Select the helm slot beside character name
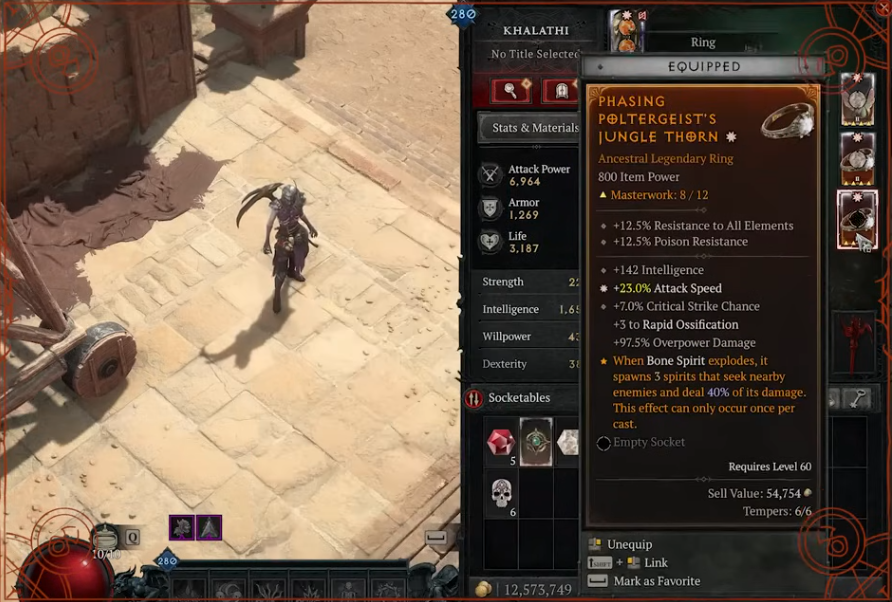 click(627, 32)
